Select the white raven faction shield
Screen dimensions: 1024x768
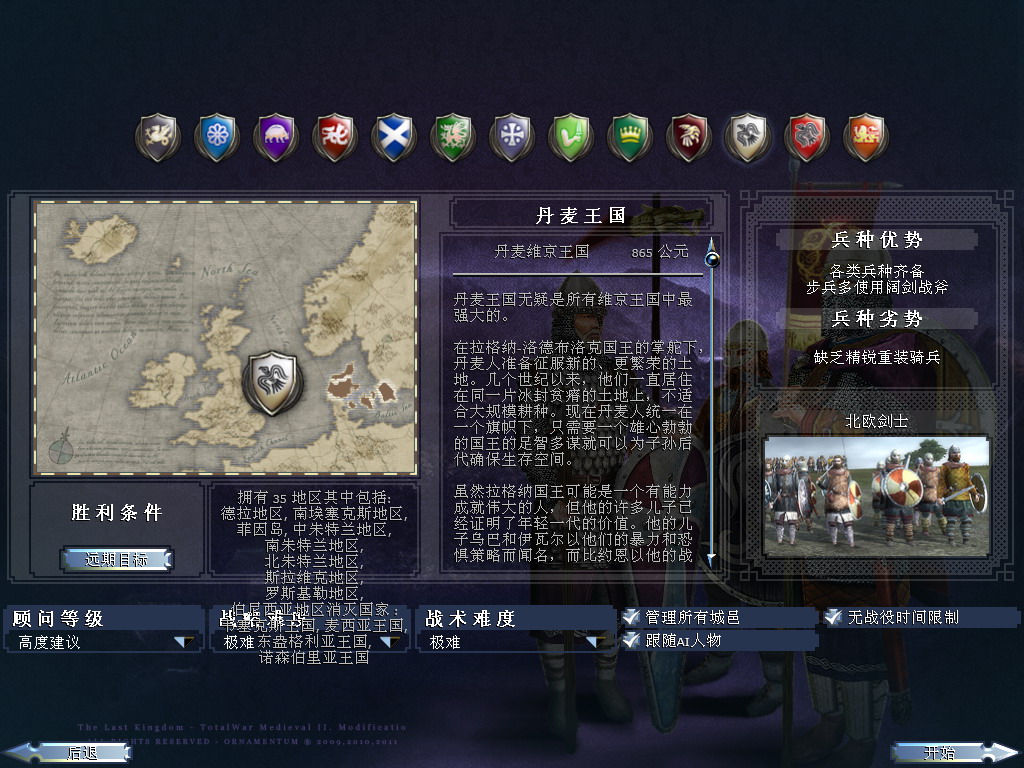(x=747, y=138)
